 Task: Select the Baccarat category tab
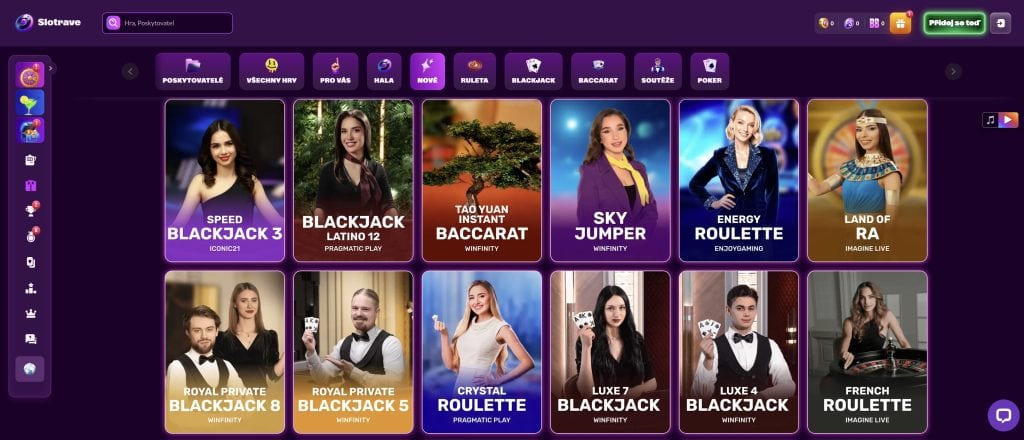[x=598, y=71]
